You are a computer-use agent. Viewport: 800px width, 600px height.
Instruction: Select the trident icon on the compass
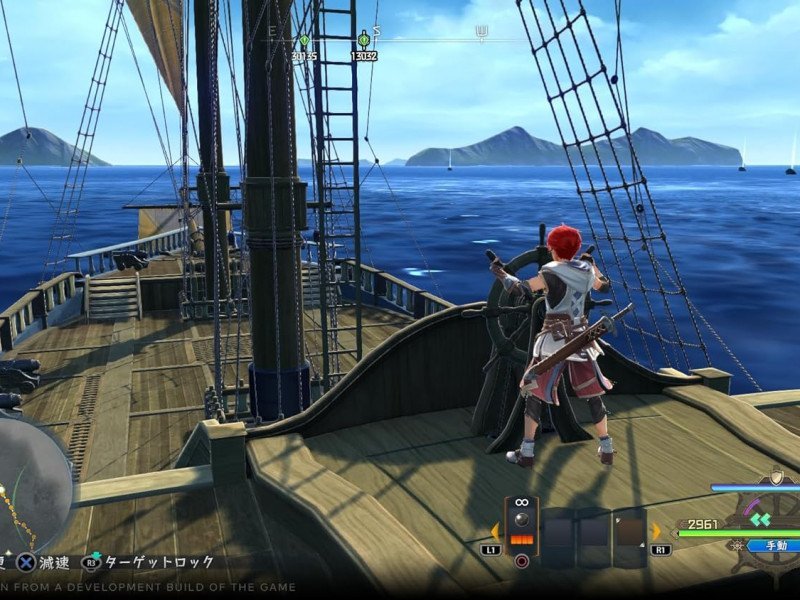pyautogui.click(x=482, y=34)
